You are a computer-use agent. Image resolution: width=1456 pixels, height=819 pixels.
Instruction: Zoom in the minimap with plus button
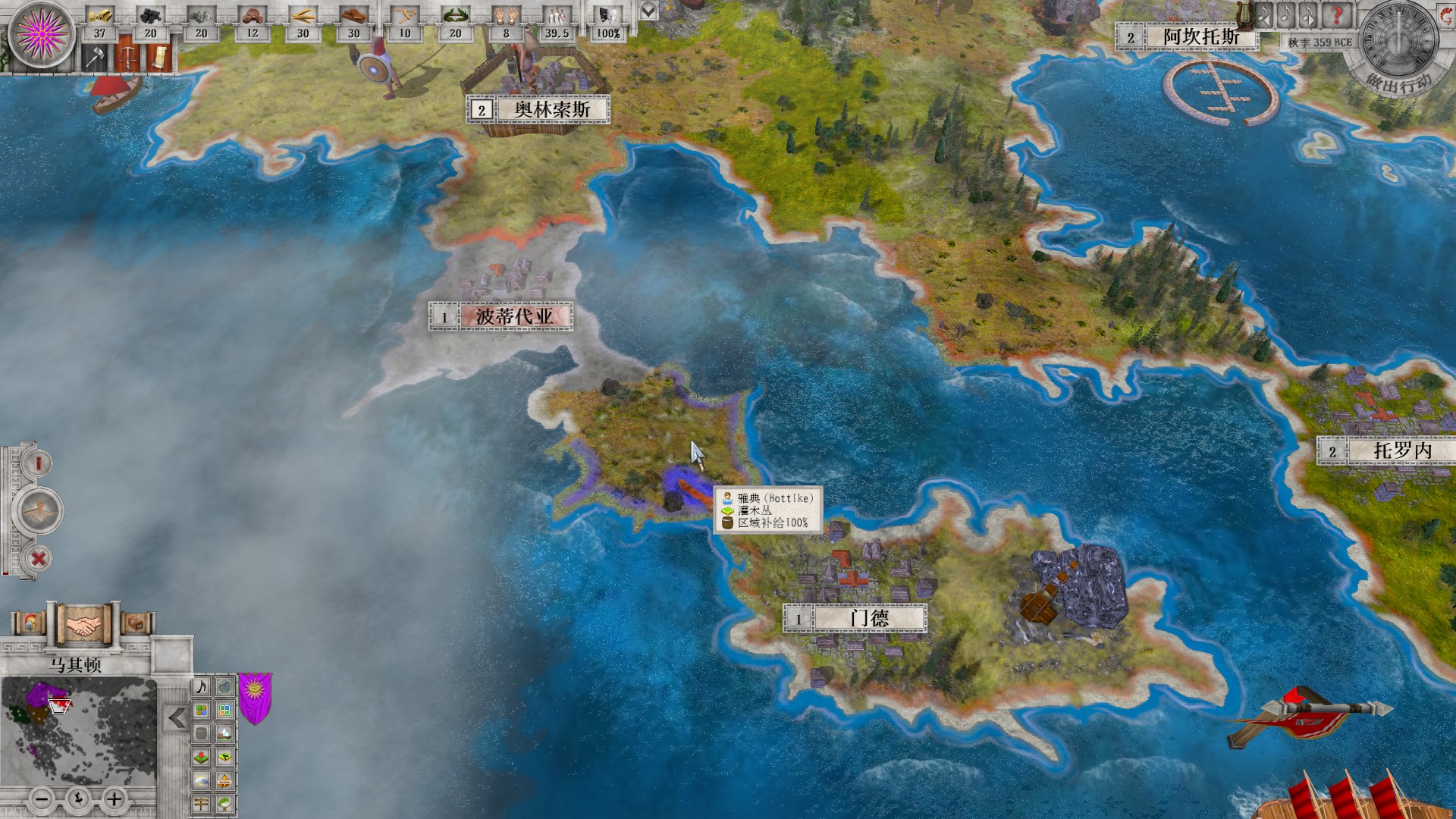click(114, 799)
